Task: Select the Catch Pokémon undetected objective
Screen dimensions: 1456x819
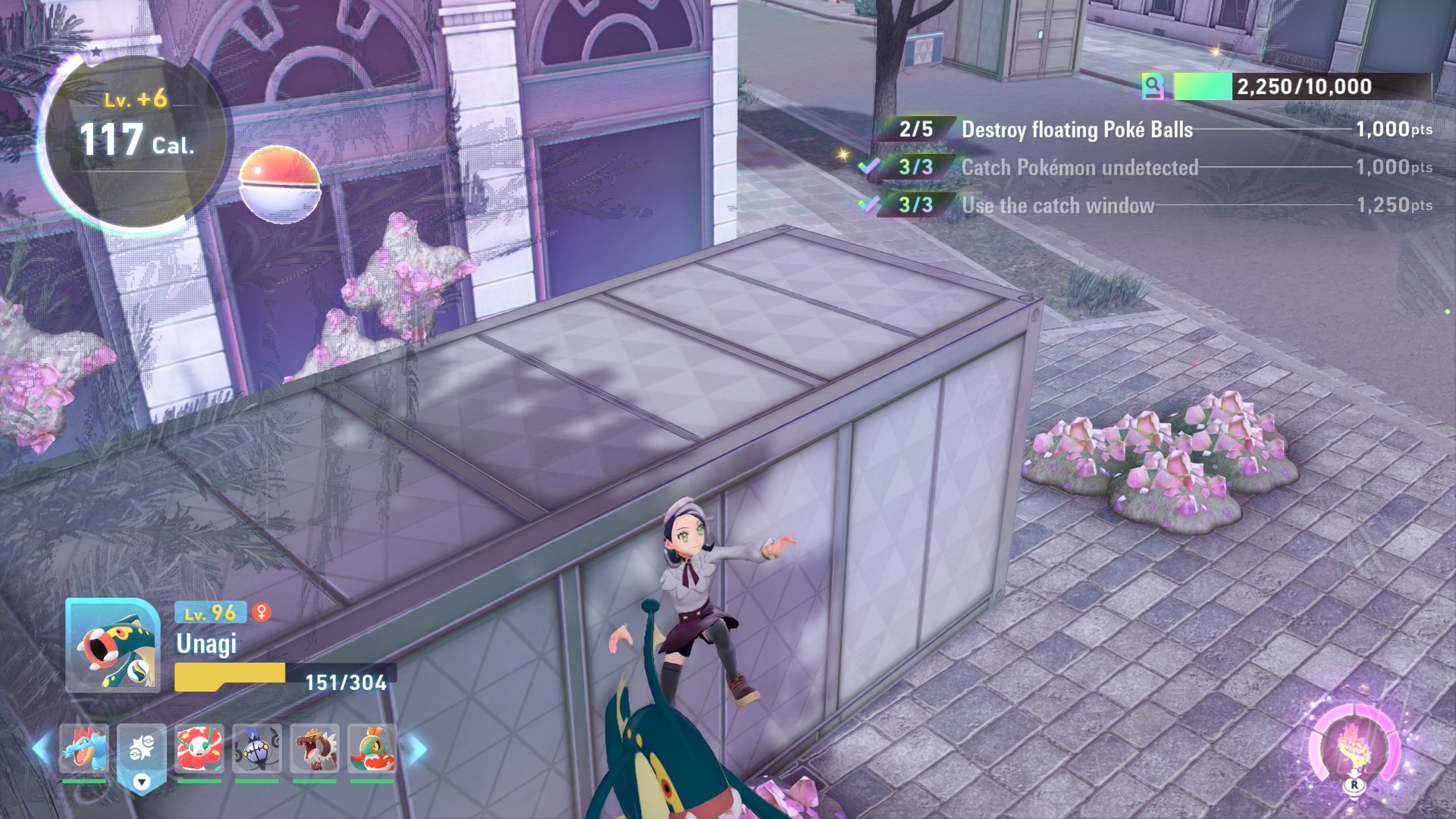Action: 1079,168
